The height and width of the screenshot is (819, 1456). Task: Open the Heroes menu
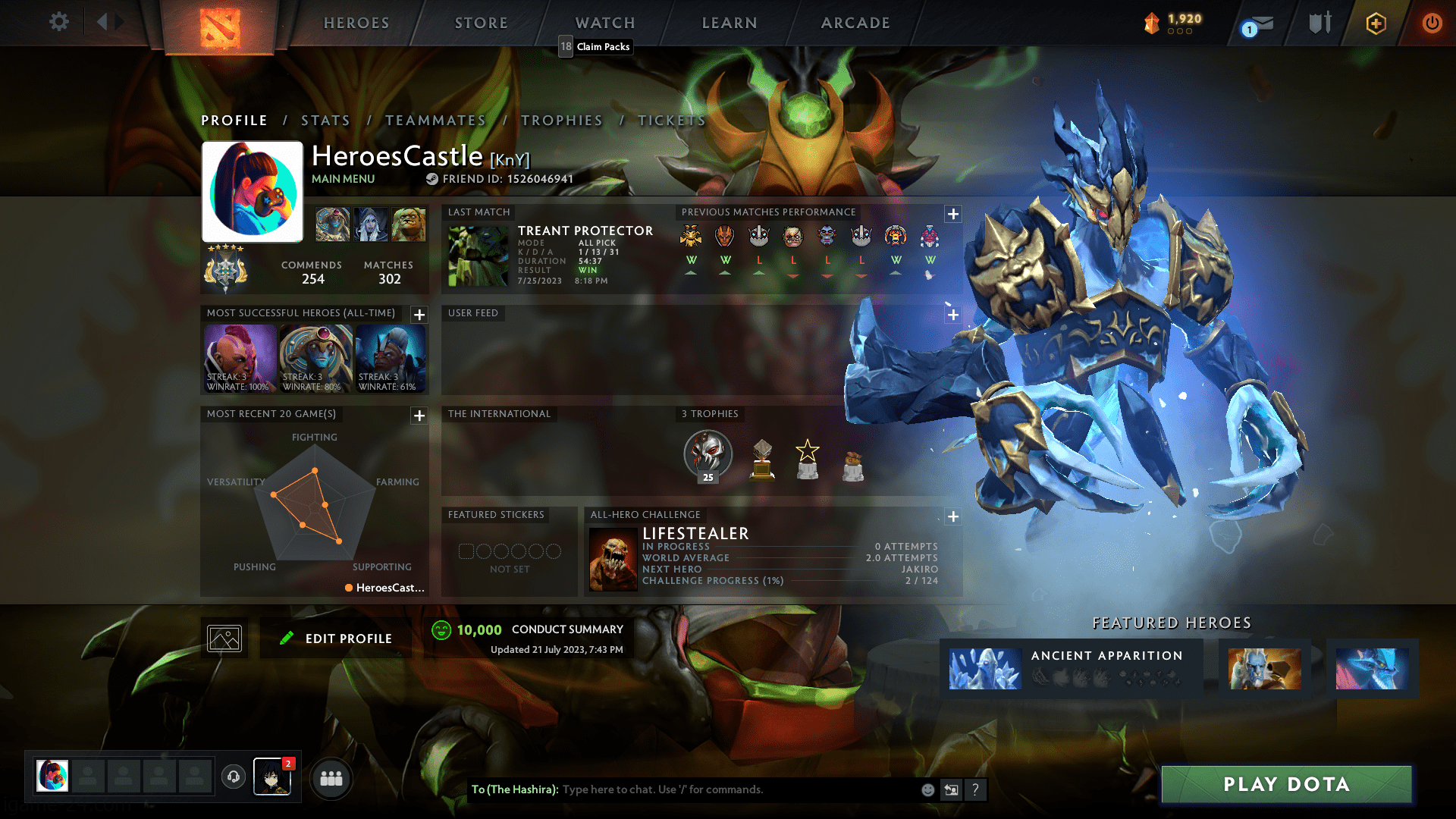point(356,23)
